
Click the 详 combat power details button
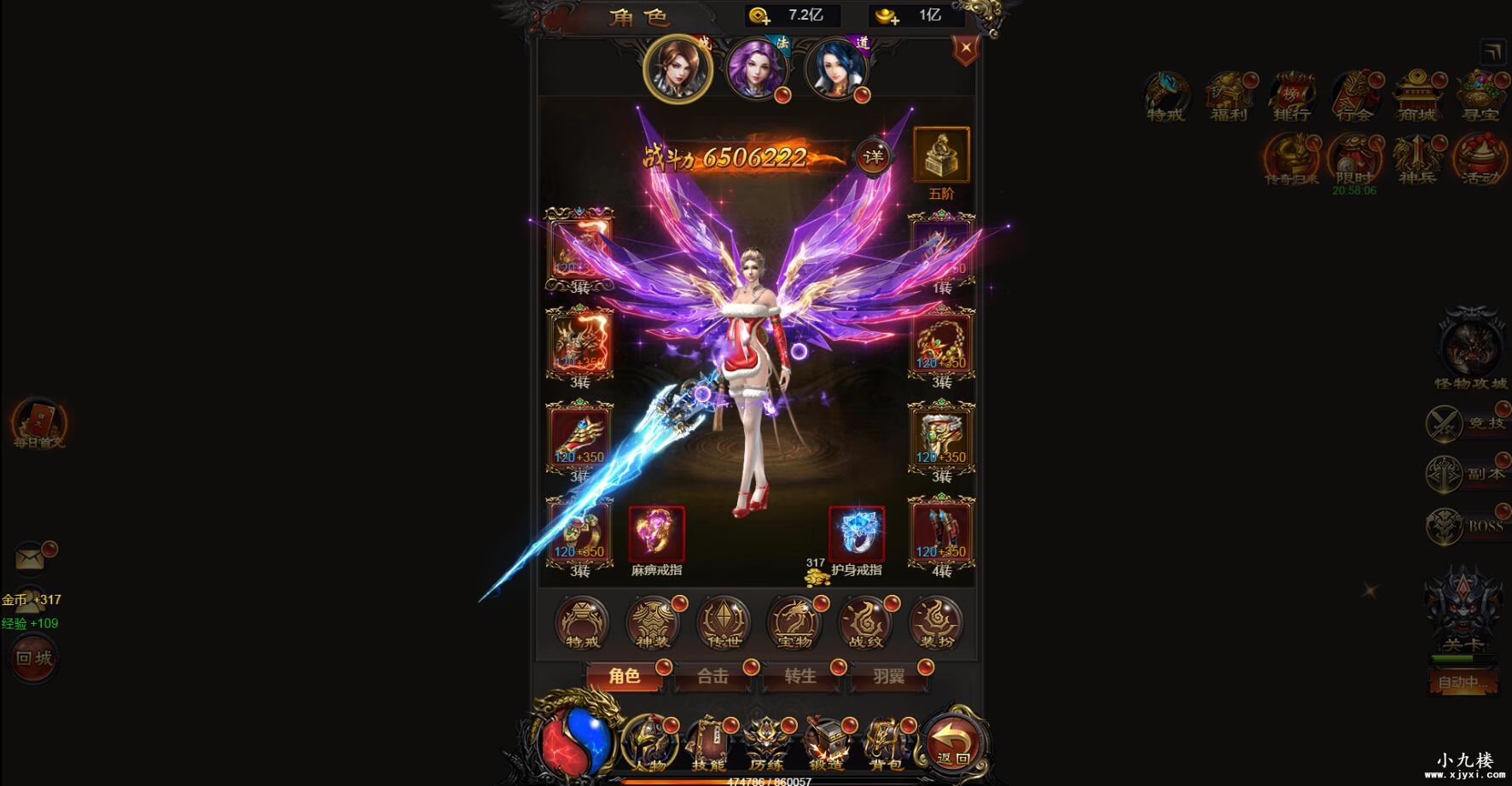coord(874,157)
